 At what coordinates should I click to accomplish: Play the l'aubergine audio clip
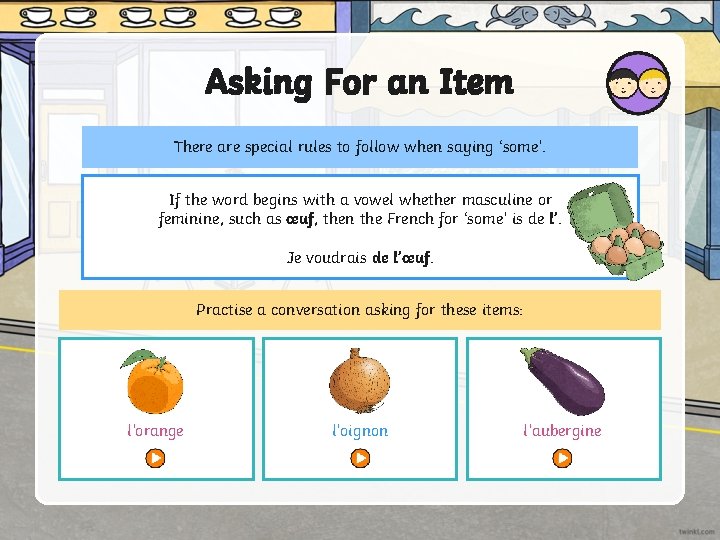(563, 458)
